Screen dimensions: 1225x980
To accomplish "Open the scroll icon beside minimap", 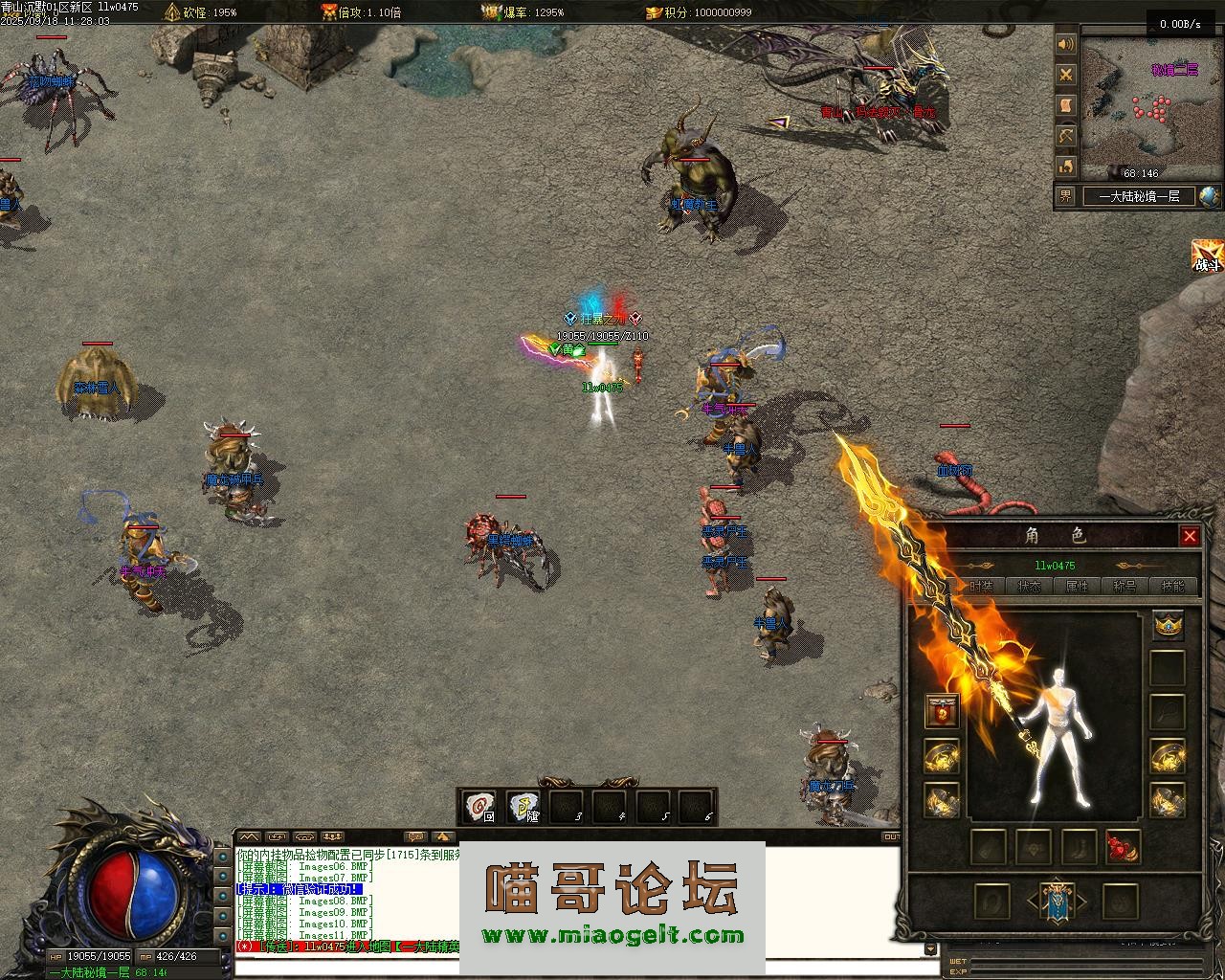I will pyautogui.click(x=1066, y=105).
